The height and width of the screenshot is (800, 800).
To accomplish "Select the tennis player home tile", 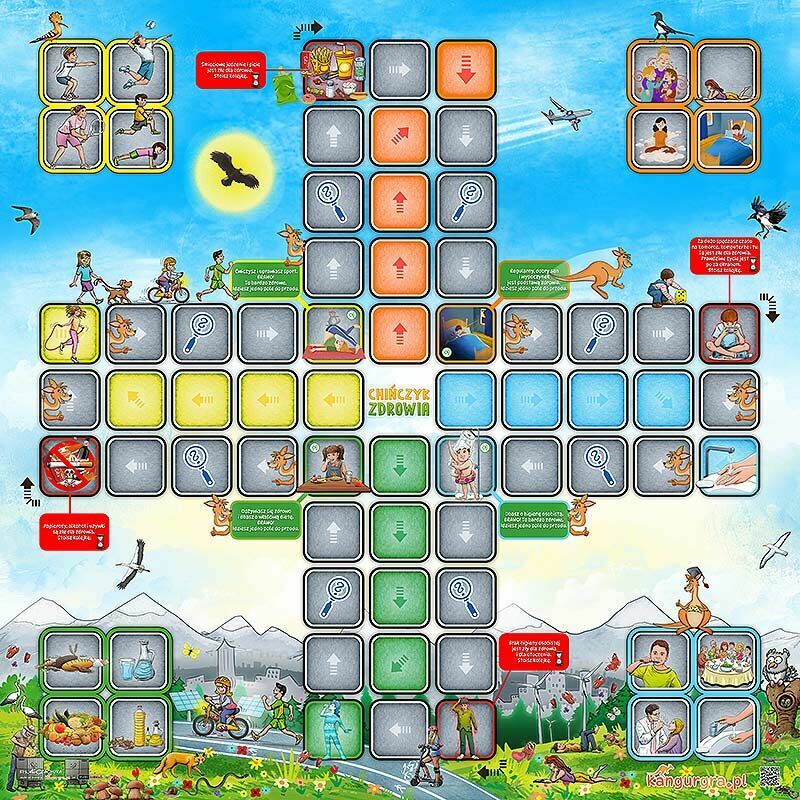I will point(72,137).
